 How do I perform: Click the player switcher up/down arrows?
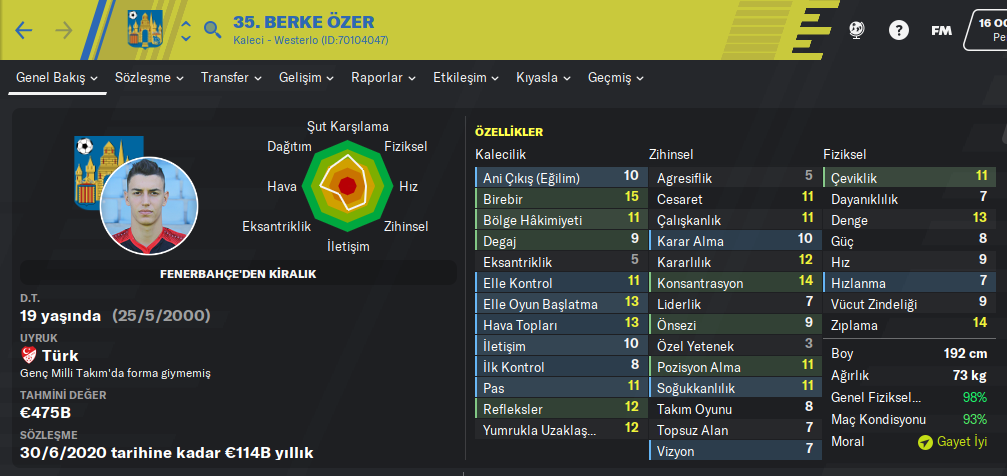point(185,30)
